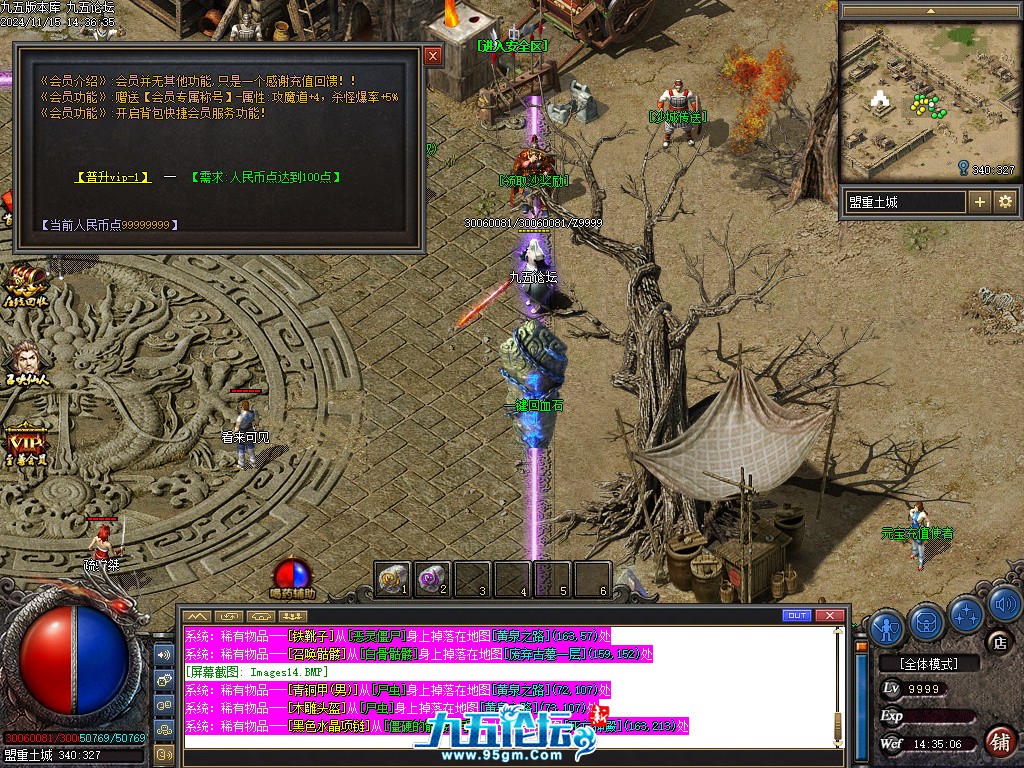Viewport: 1024px width, 768px height.
Task: Click the plus button beside the map name
Action: [x=980, y=202]
